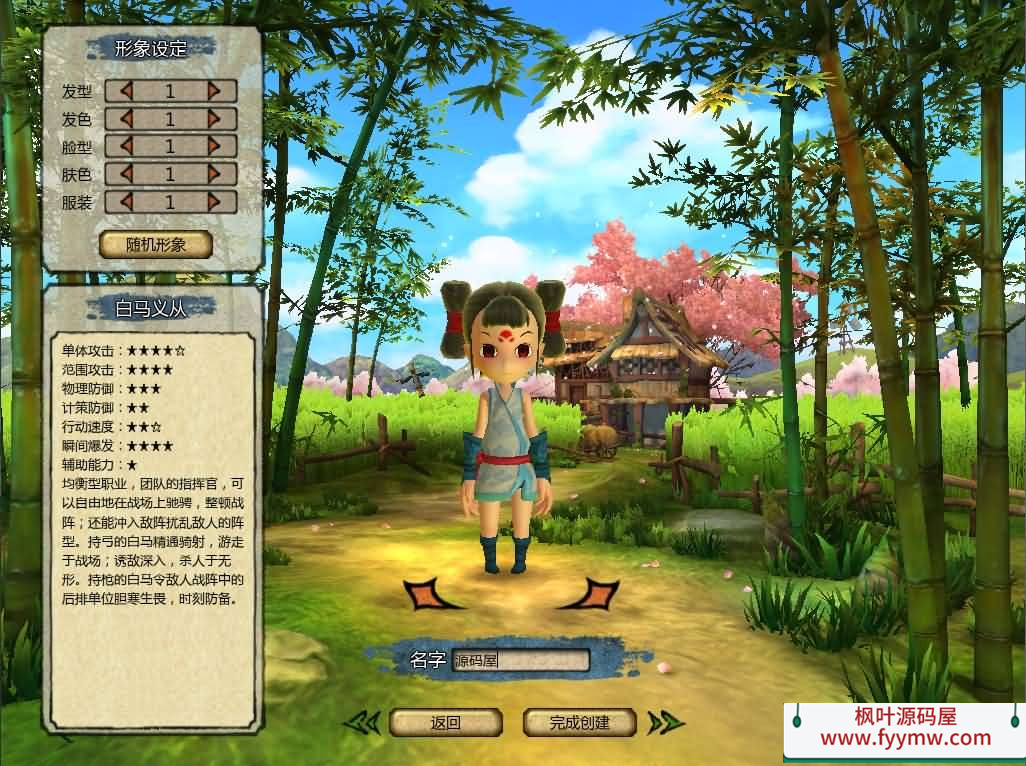The width and height of the screenshot is (1026, 766).
Task: Select the previous hairstyle (发型) option
Action: [x=126, y=91]
